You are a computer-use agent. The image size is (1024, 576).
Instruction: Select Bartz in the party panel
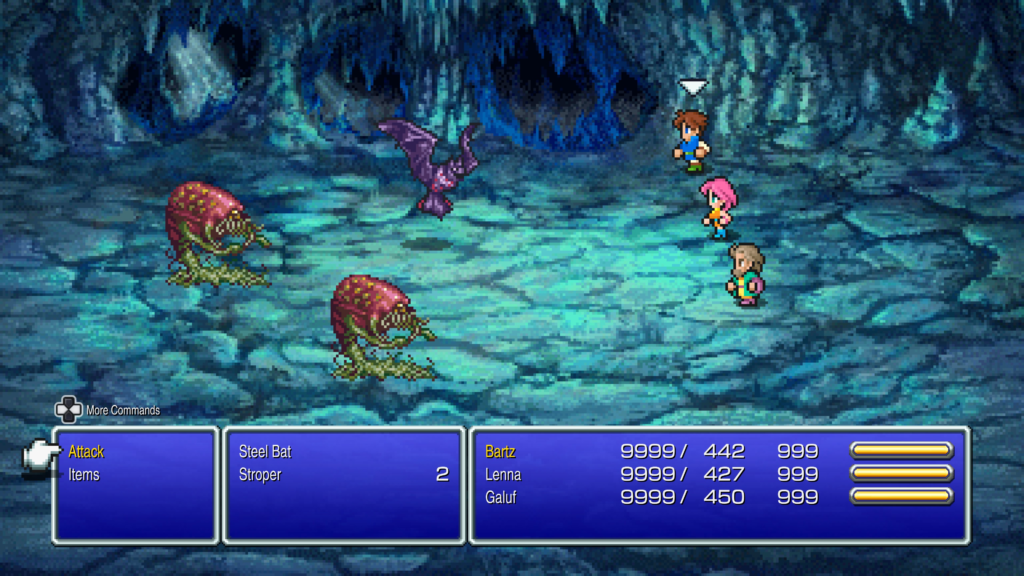500,452
